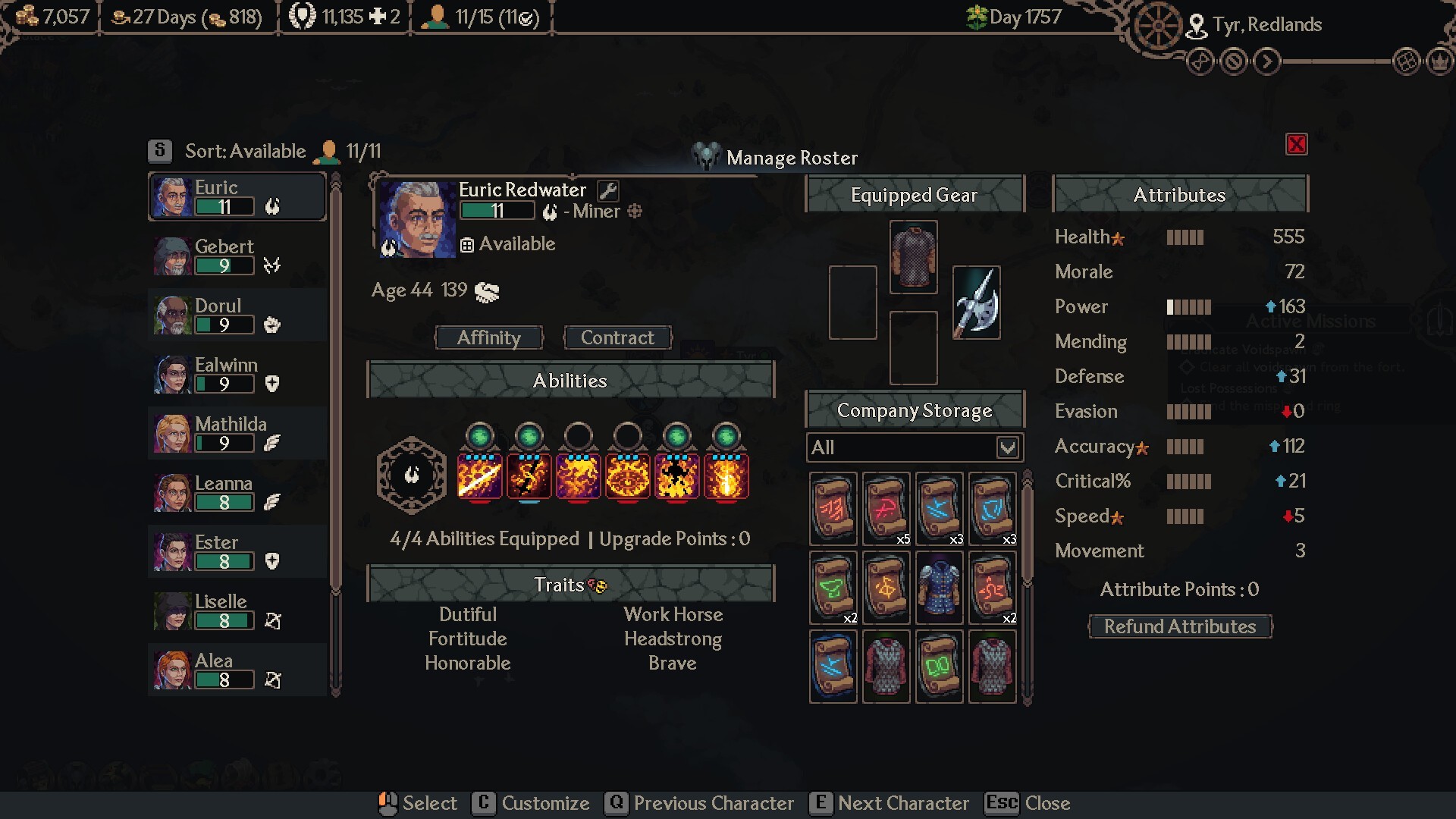The image size is (1456, 819).
Task: Rename Euric Redwater with the wrench icon
Action: tap(607, 190)
